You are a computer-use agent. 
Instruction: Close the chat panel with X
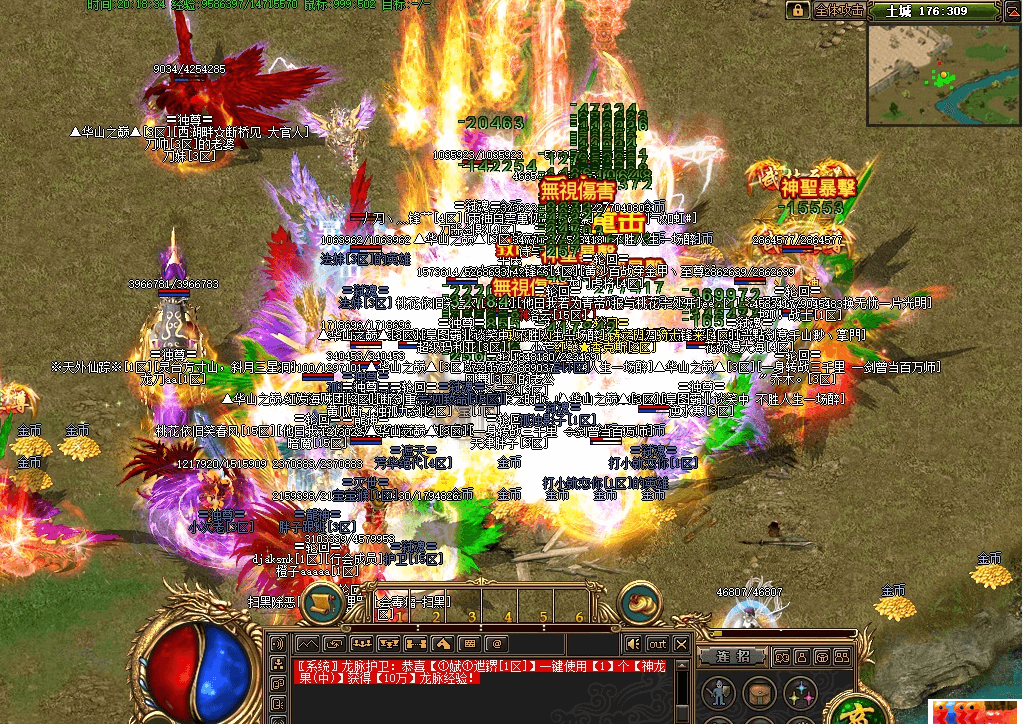coord(682,644)
